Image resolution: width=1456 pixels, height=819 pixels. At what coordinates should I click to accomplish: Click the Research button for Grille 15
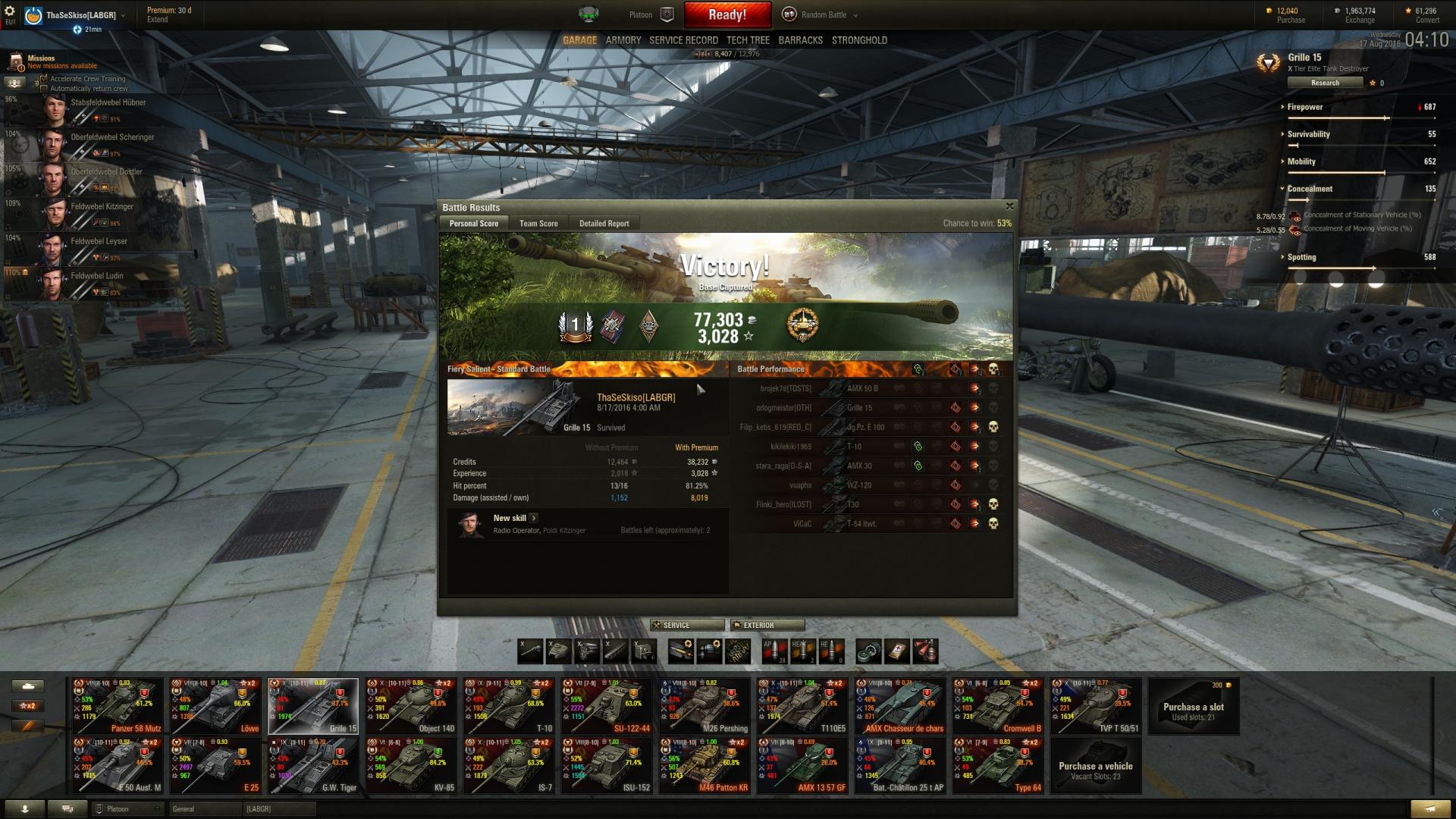1325,83
